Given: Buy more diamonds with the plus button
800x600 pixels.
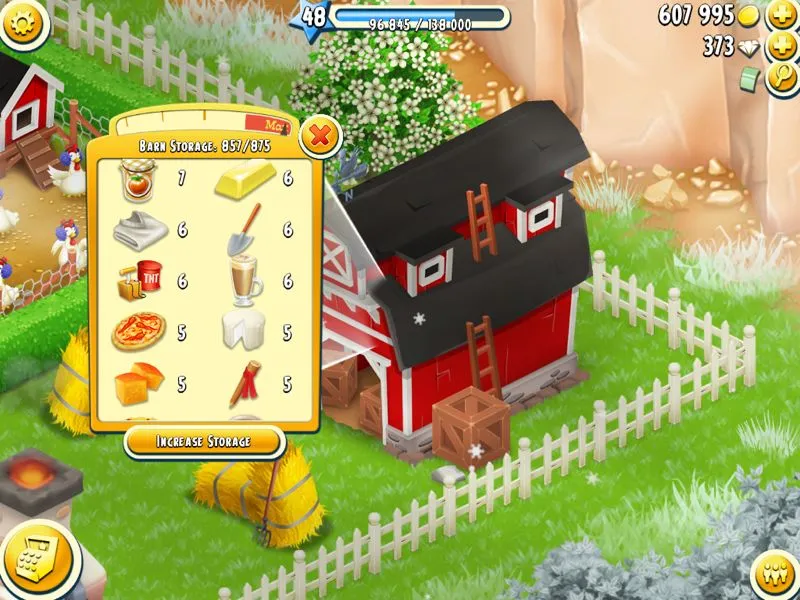Looking at the screenshot, I should (x=781, y=48).
